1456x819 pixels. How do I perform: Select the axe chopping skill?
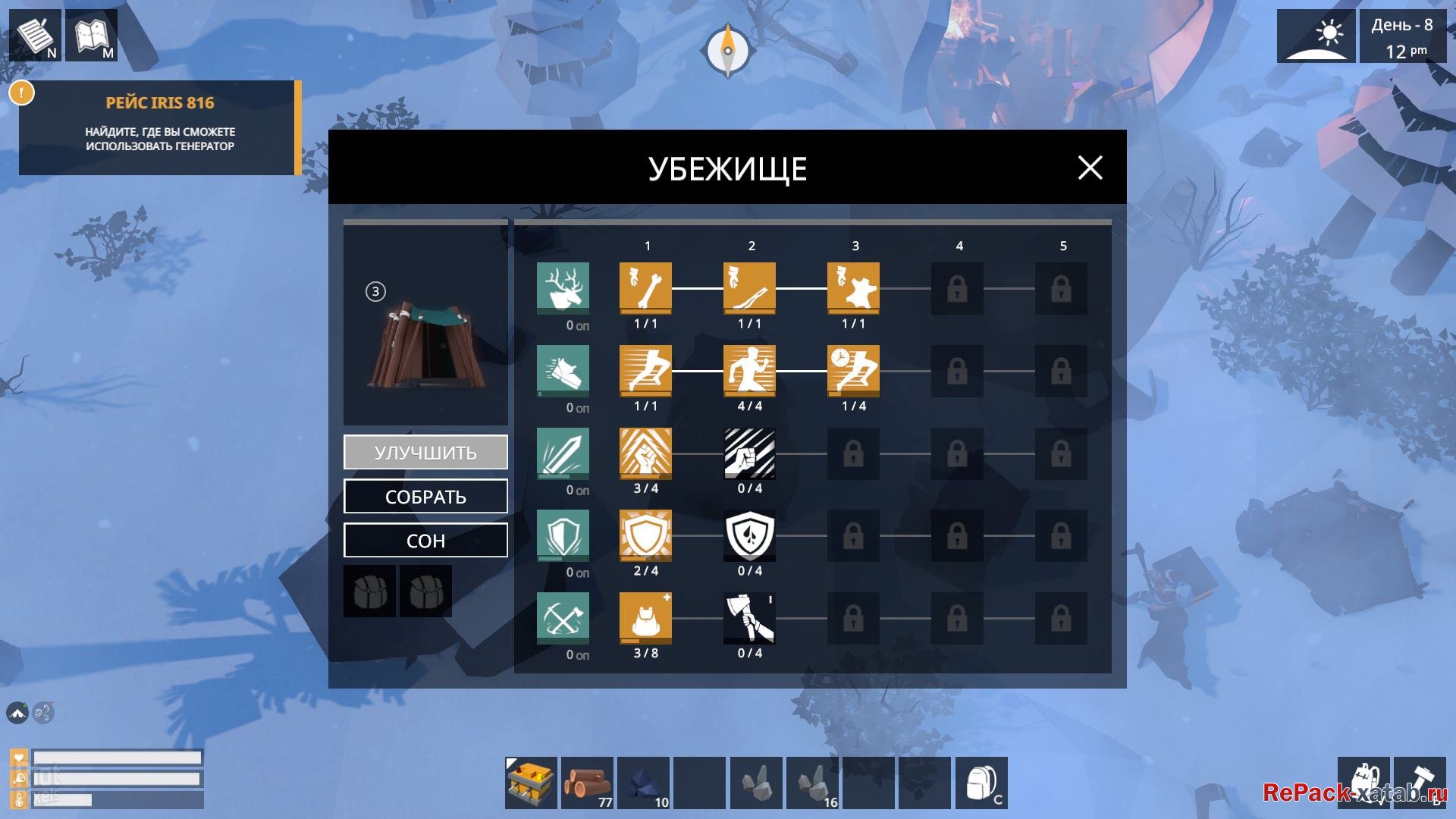tap(749, 618)
